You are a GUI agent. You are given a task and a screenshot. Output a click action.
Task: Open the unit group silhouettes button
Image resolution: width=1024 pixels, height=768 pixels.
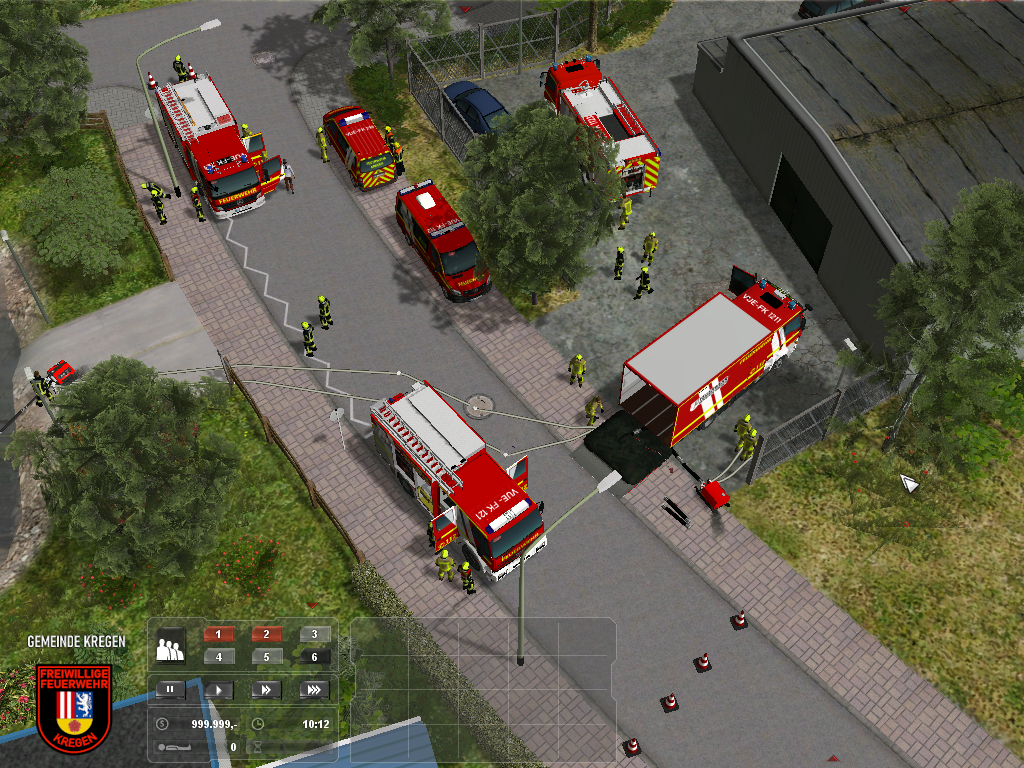[x=170, y=647]
